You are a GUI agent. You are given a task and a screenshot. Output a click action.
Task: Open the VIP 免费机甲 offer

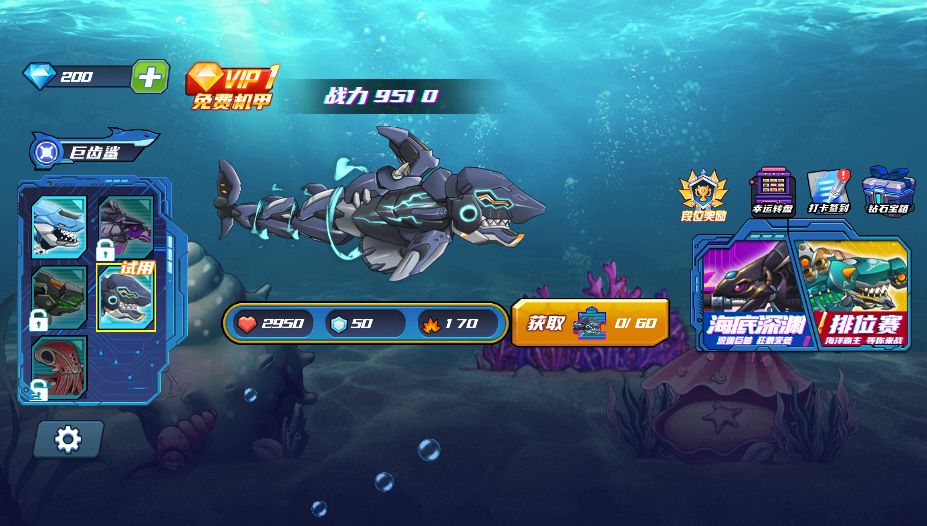tap(232, 86)
